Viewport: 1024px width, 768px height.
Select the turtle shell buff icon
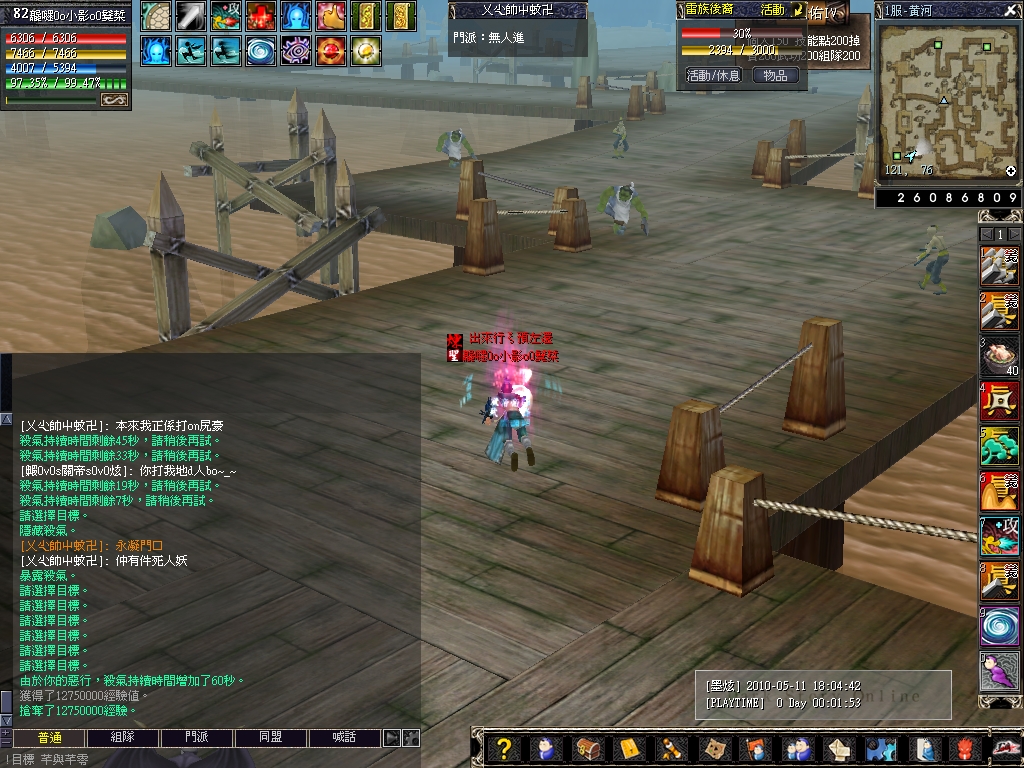pos(156,16)
